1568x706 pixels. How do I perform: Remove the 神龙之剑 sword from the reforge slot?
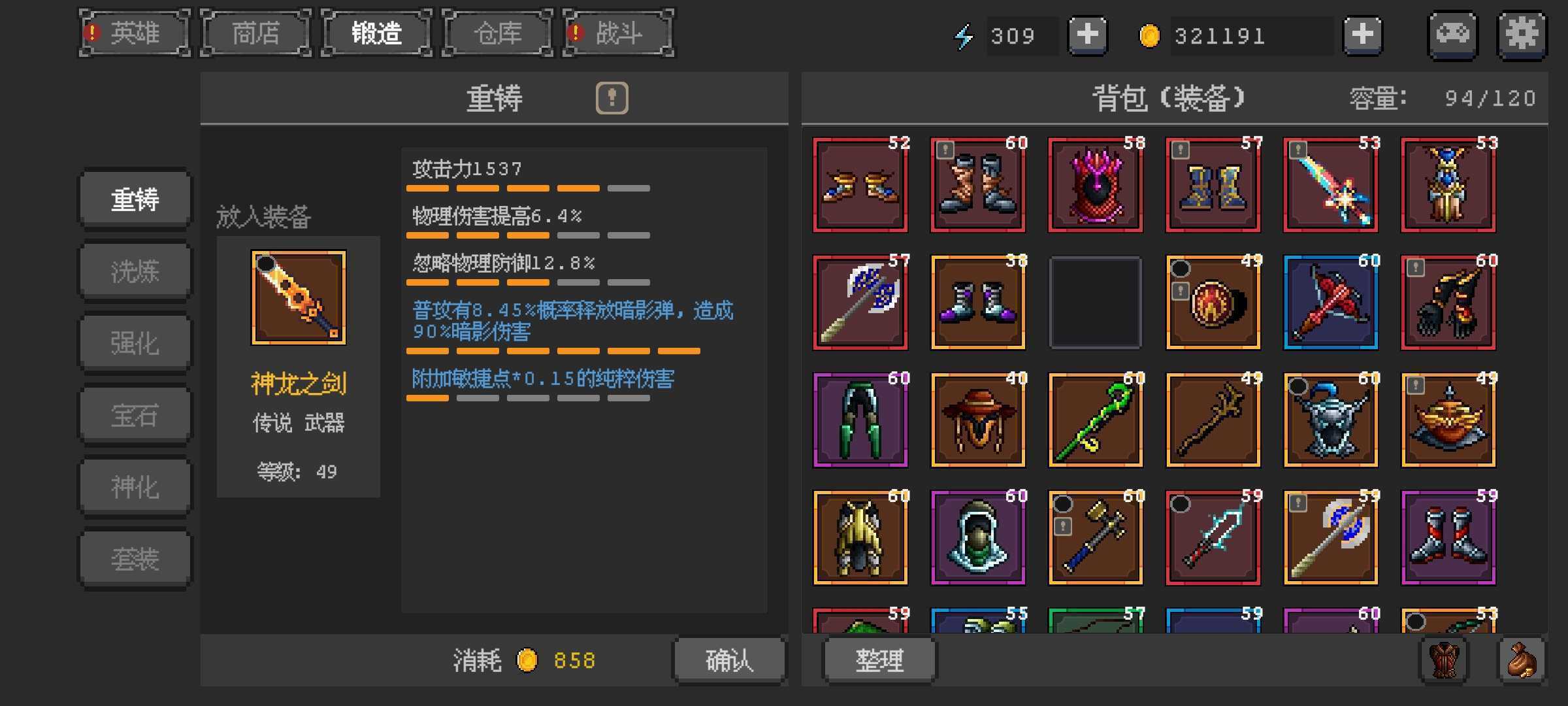[x=299, y=297]
